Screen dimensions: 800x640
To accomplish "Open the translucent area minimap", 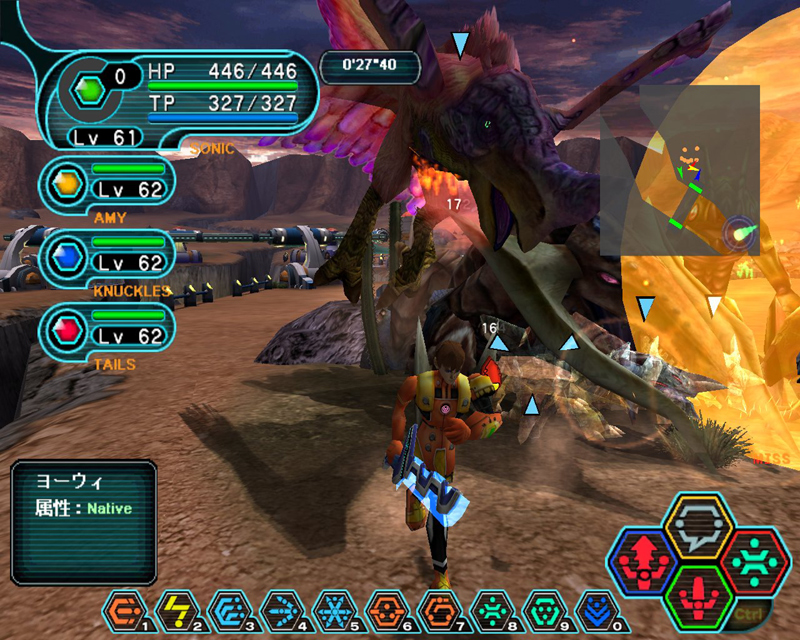I will pos(680,168).
